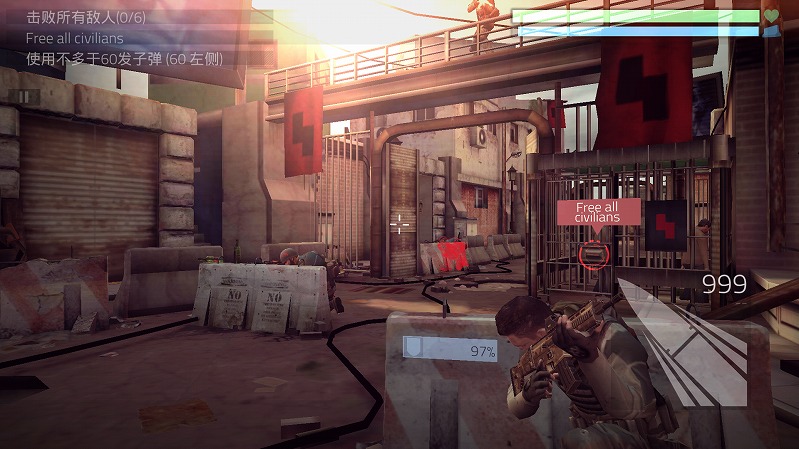
Task: Click the bullet limit objective line
Action: [124, 58]
